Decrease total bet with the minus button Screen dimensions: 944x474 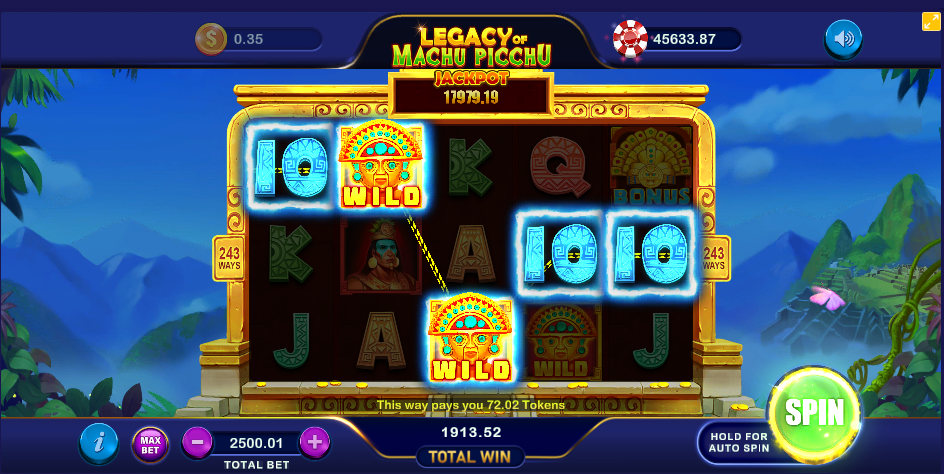[x=197, y=441]
